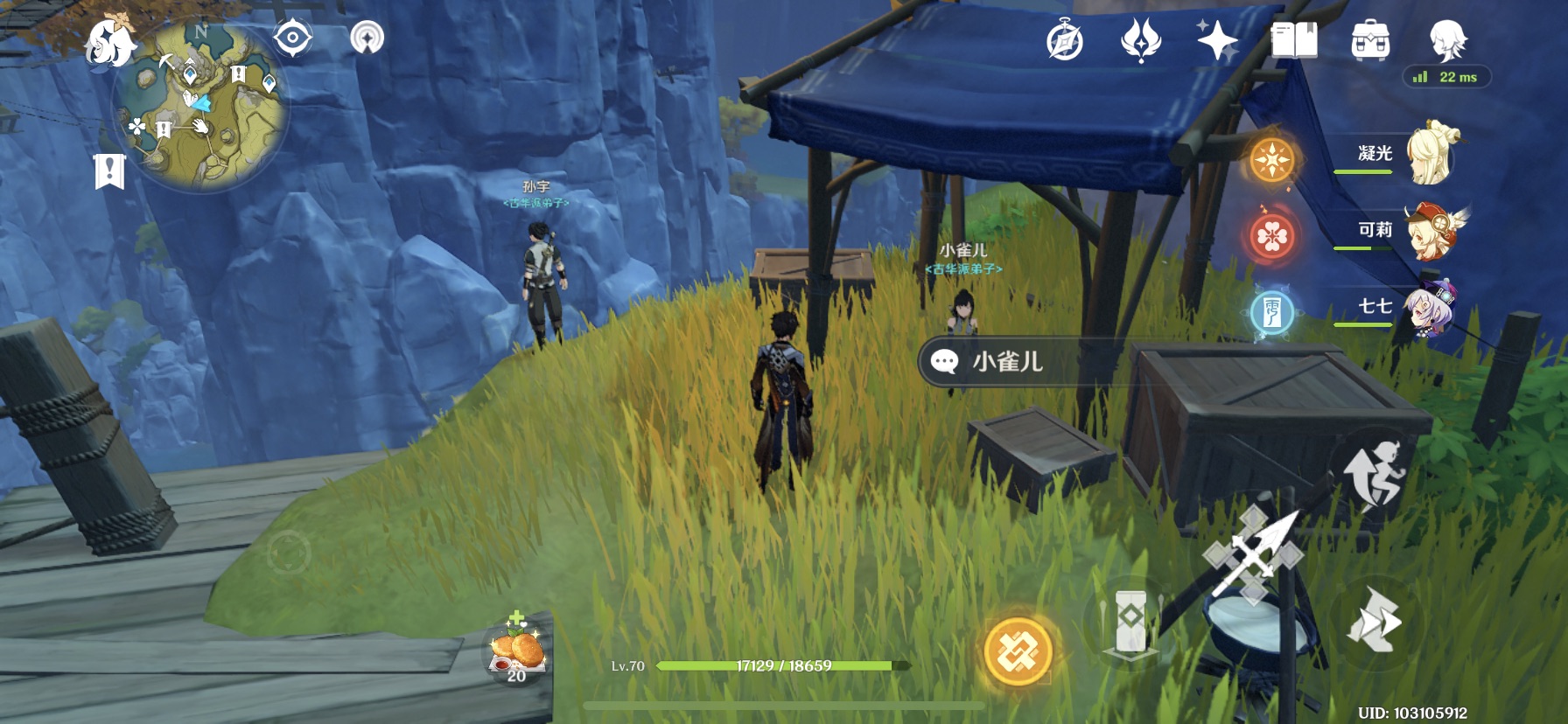
Task: Open the Wish star icon
Action: (1216, 40)
